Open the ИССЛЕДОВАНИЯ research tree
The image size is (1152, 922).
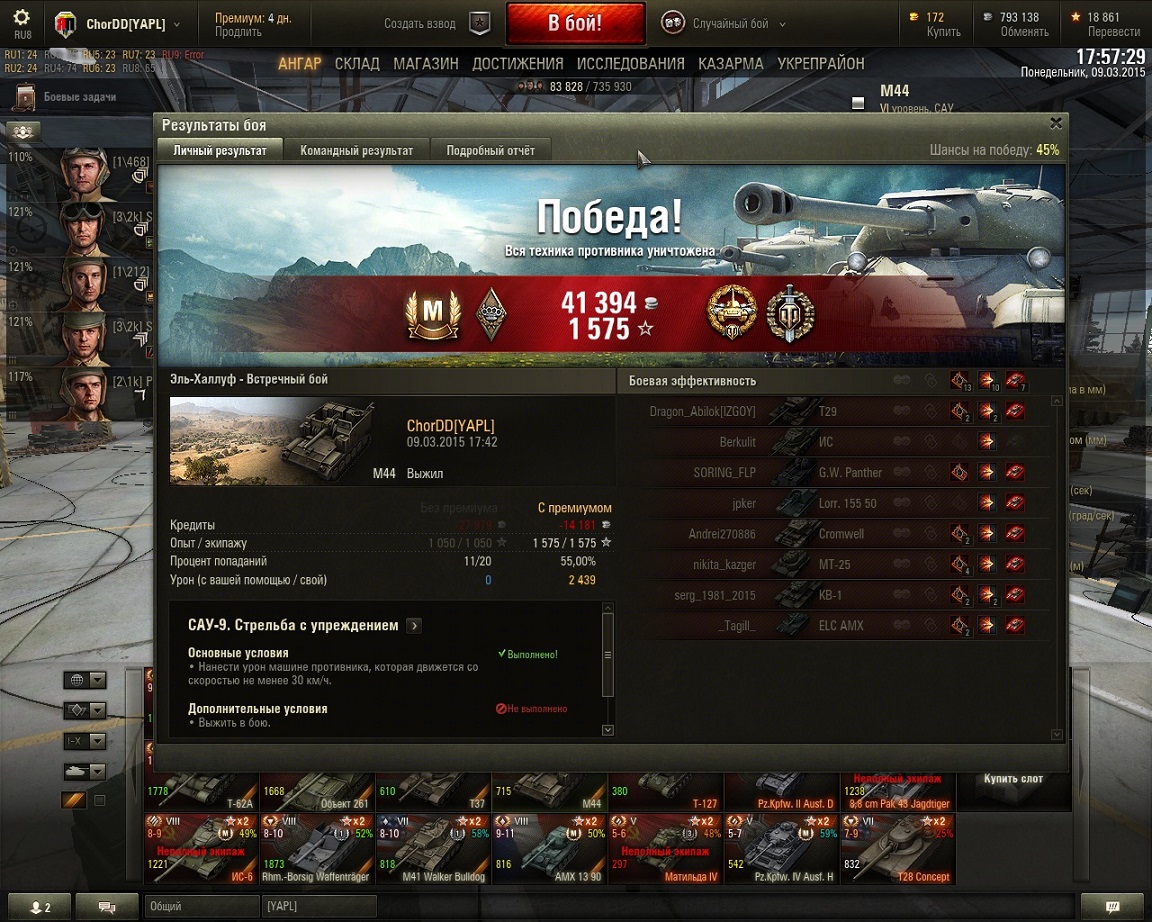click(630, 64)
